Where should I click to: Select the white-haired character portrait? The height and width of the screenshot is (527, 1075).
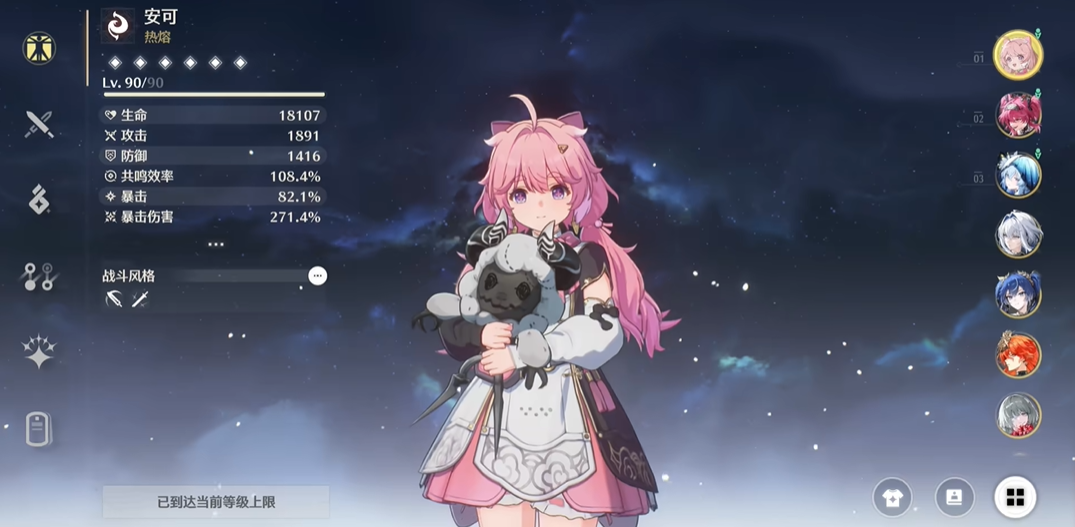pos(1018,236)
